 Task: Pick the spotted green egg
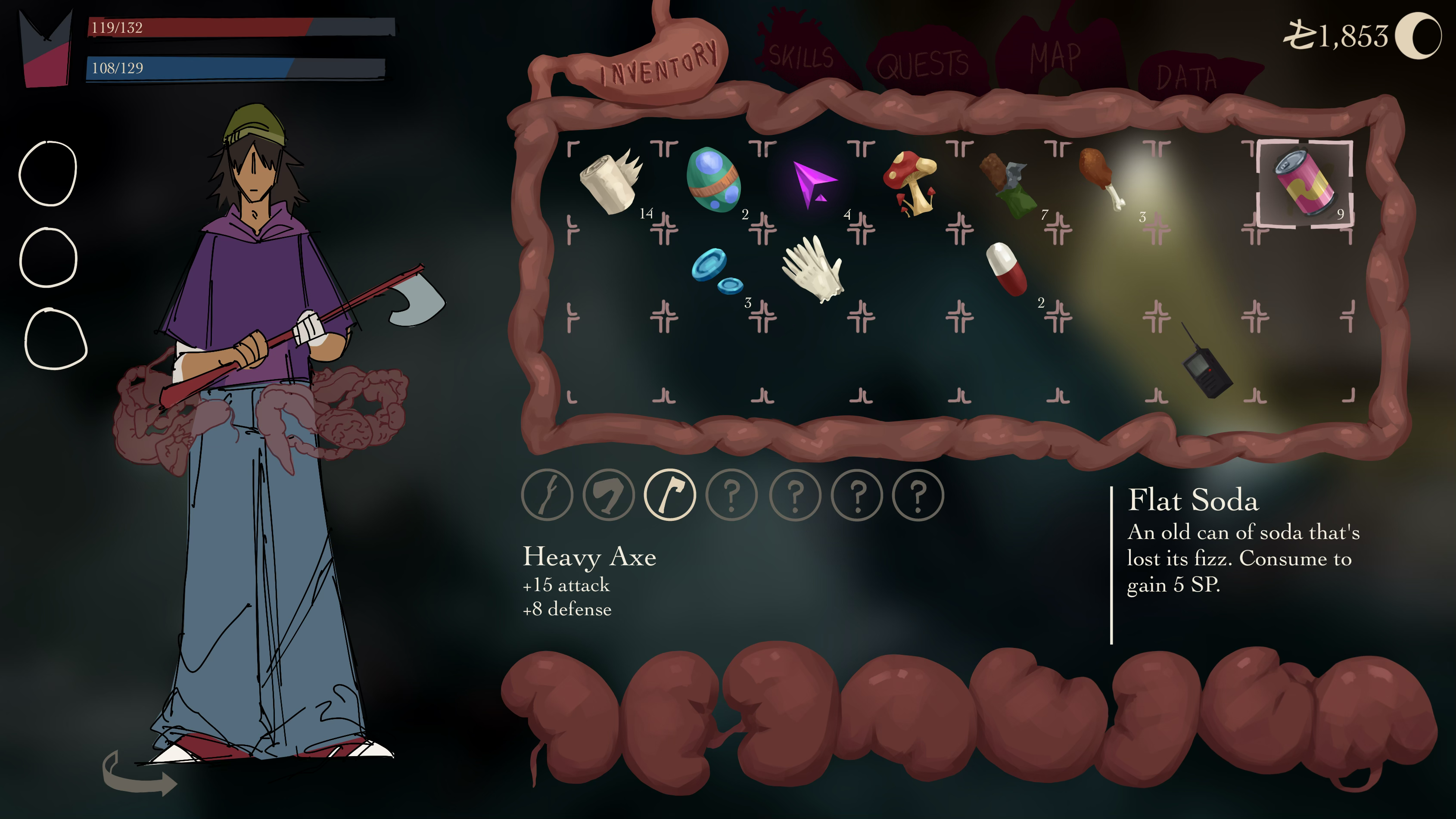tap(713, 181)
